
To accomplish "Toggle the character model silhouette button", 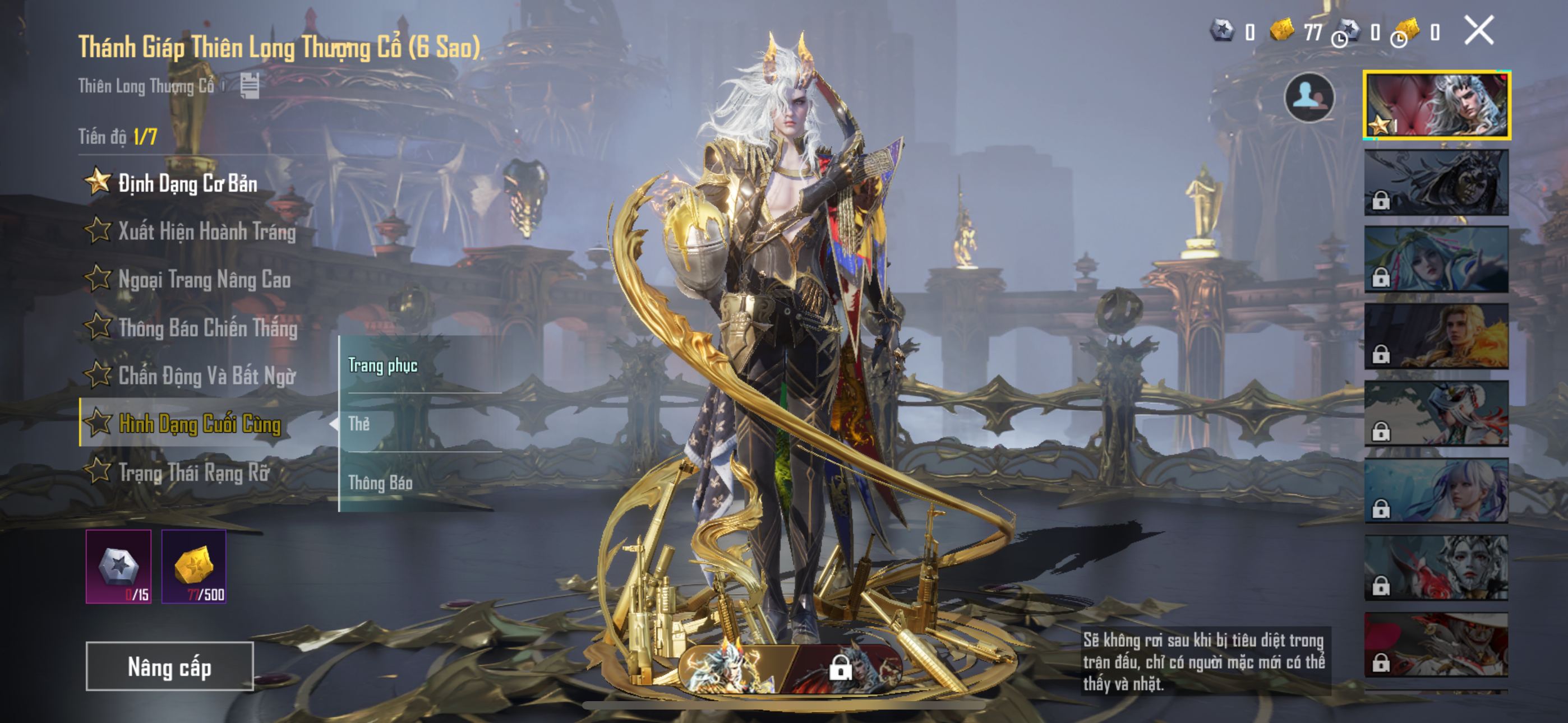I will point(1309,97).
